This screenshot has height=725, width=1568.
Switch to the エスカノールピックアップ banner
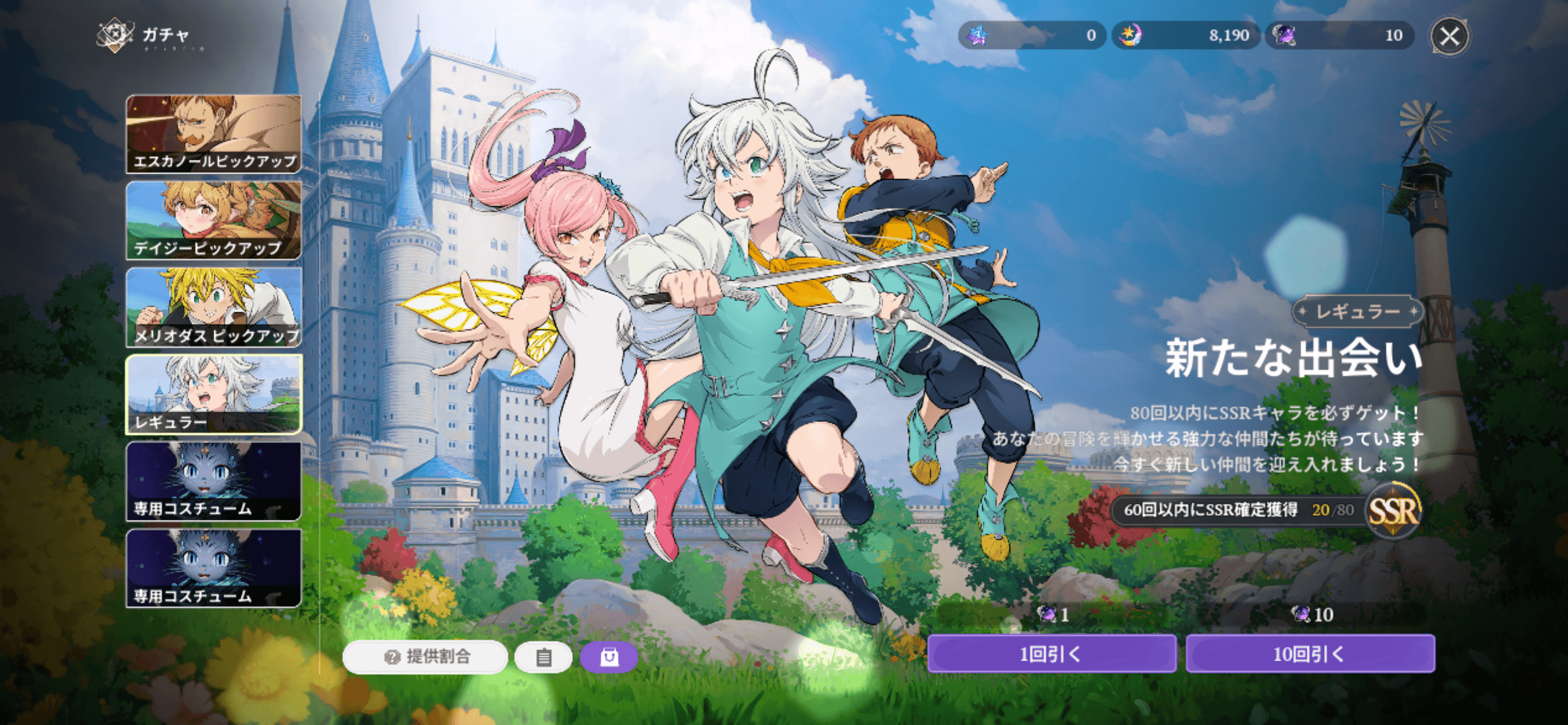point(214,133)
